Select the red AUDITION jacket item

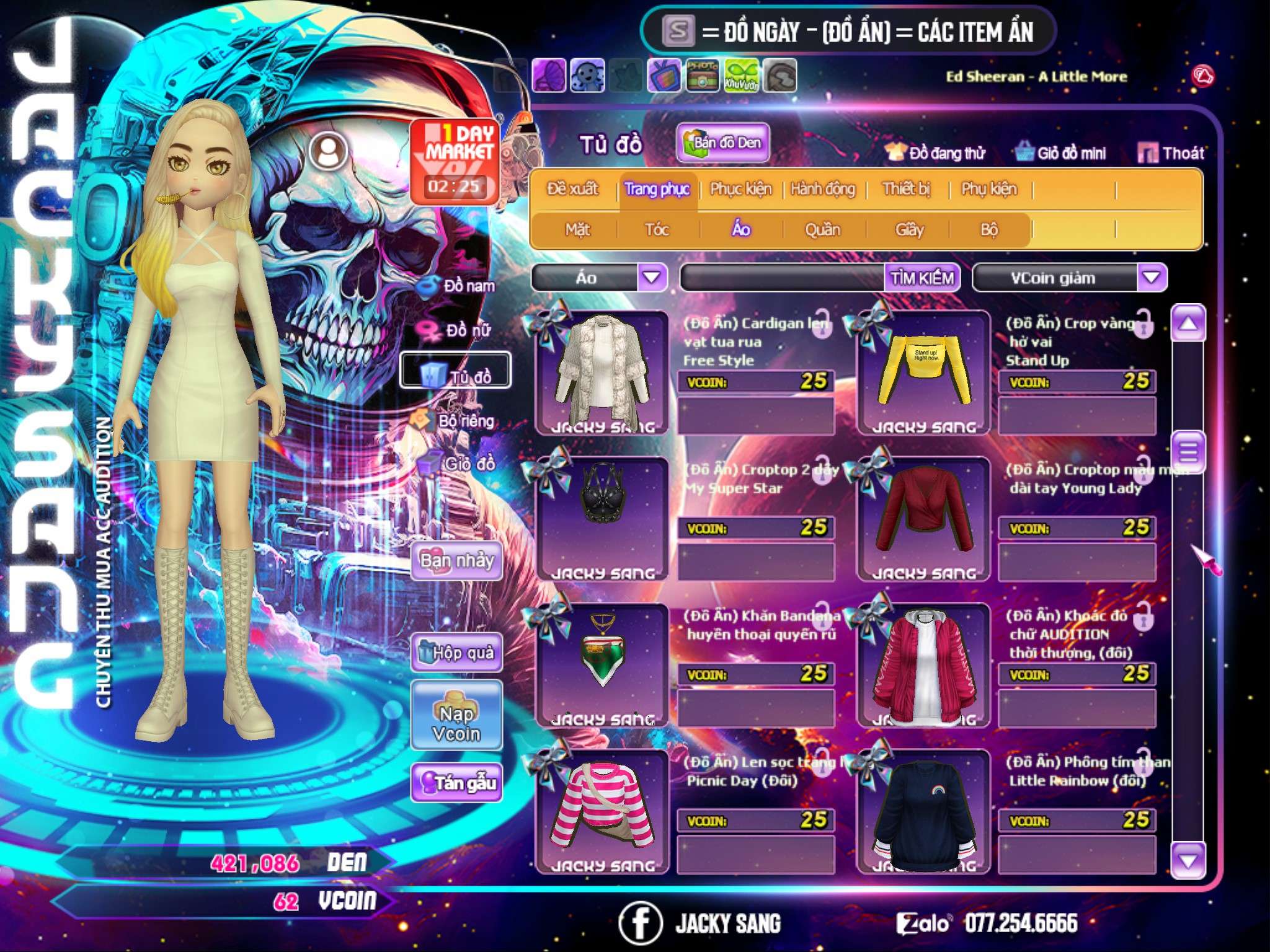pos(924,665)
